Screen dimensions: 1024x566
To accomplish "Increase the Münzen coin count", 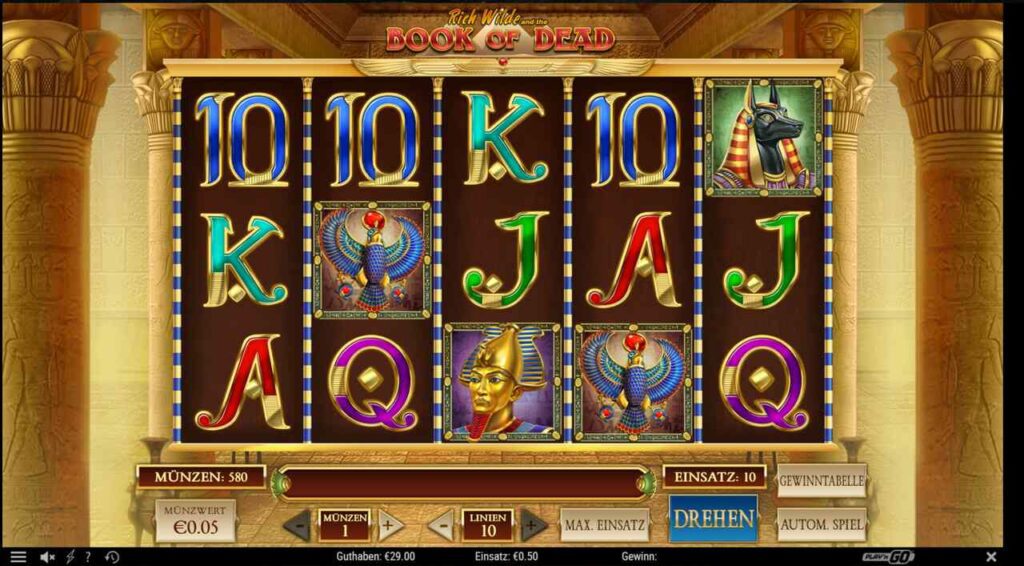I will pos(391,524).
